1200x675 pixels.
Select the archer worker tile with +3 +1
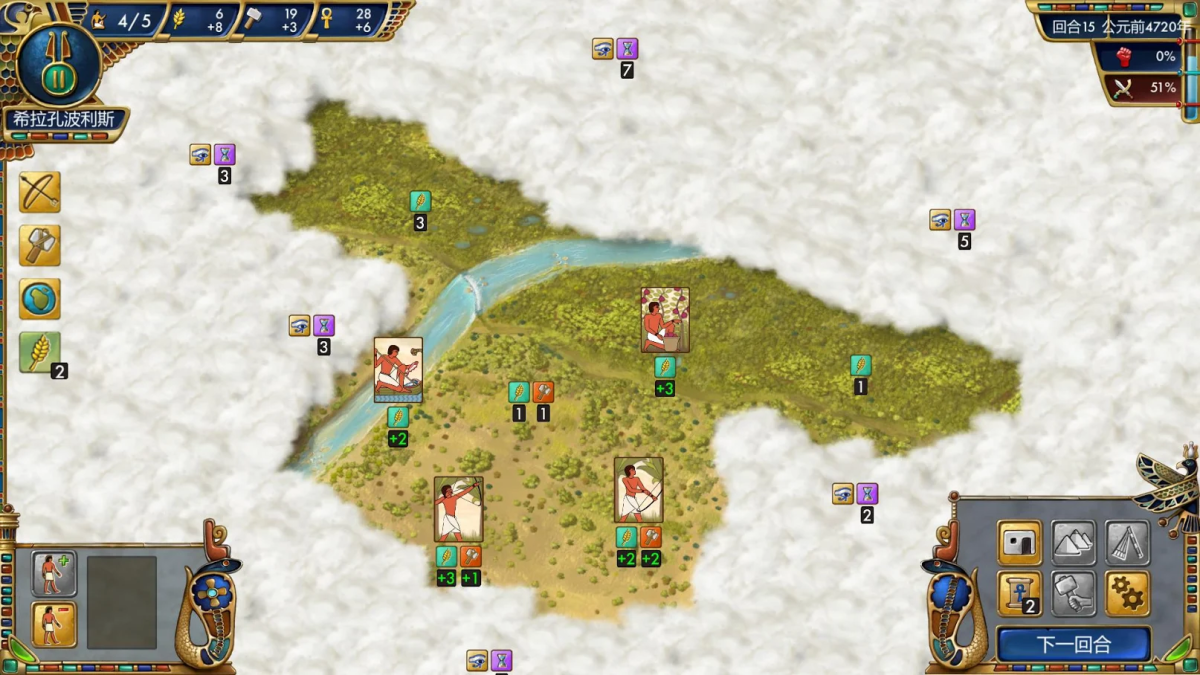[458, 509]
